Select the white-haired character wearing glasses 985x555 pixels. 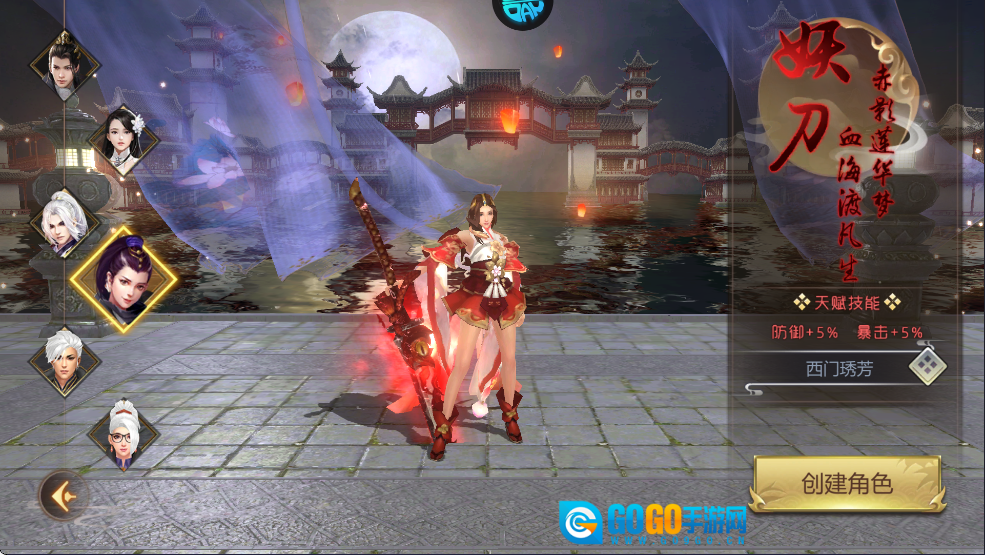pos(124,434)
